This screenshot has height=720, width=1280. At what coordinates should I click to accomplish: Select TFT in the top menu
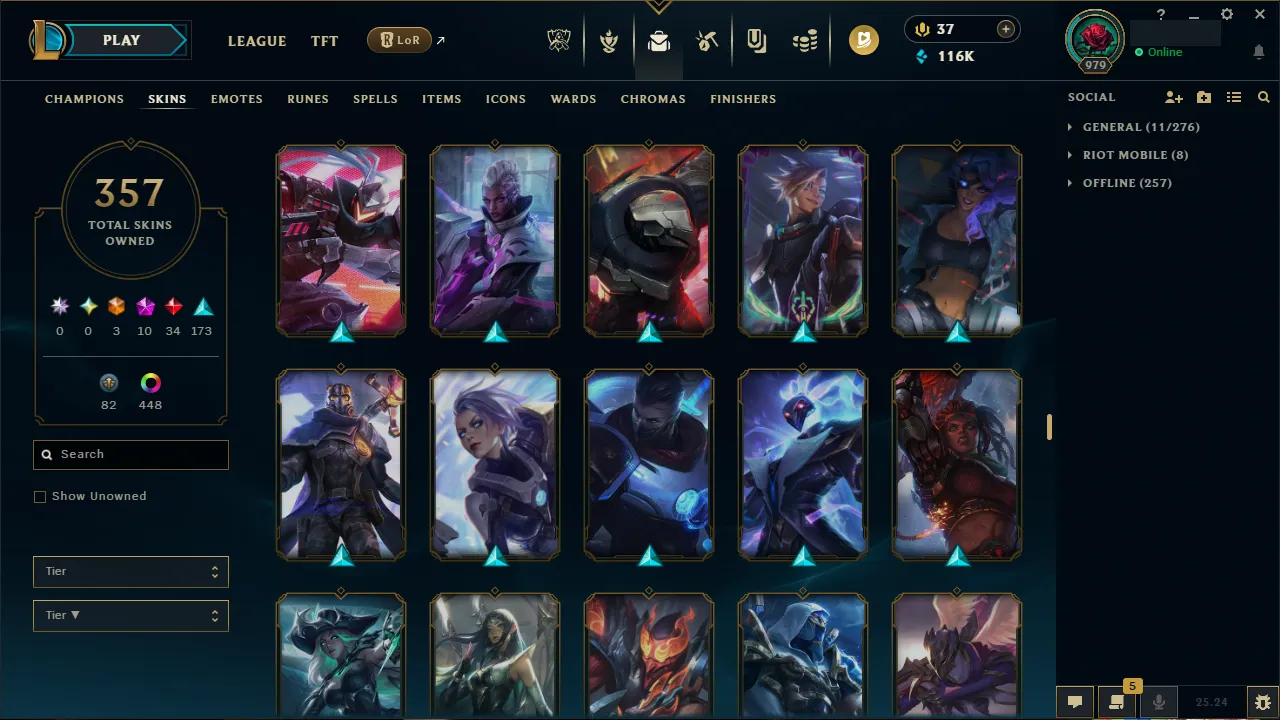(x=324, y=41)
